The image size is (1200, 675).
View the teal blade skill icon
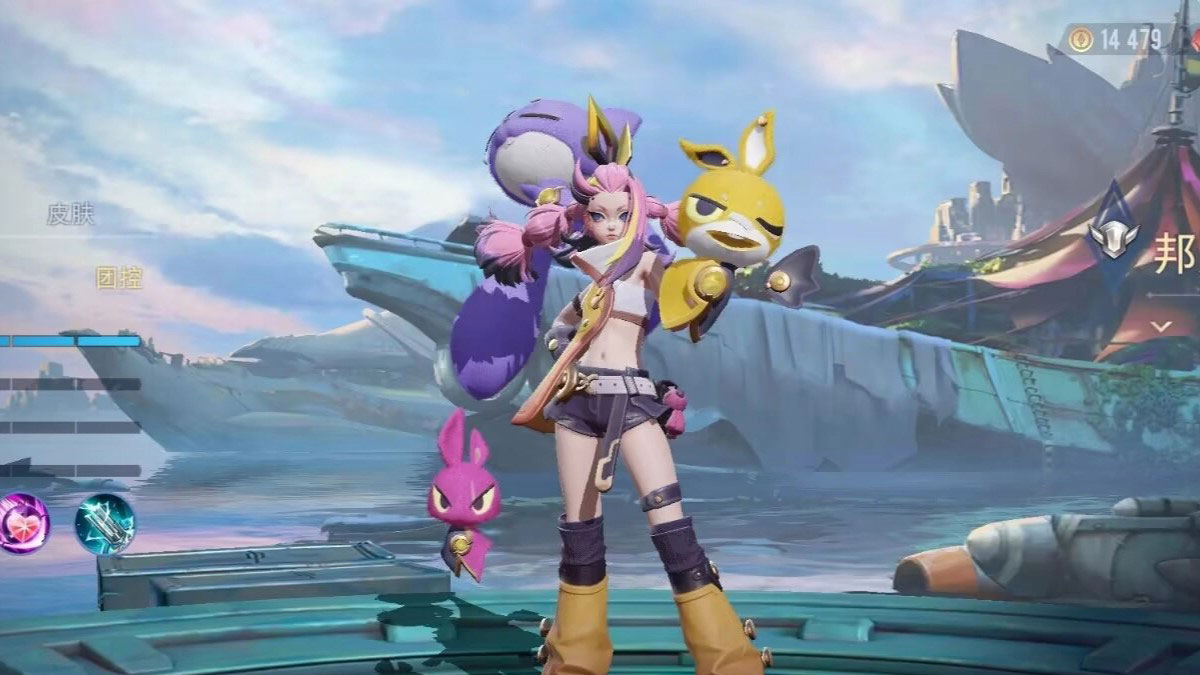pos(104,523)
